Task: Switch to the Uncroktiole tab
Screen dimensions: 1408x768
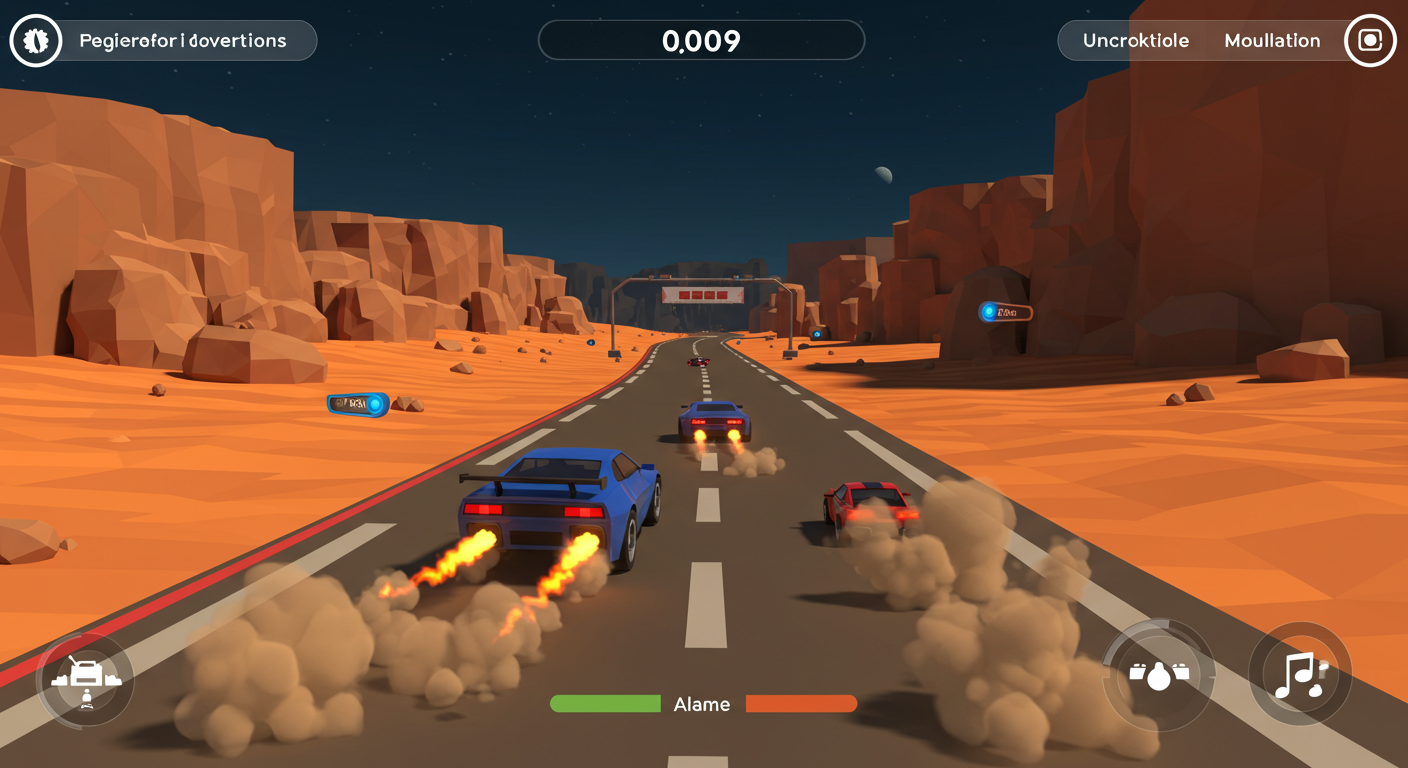Action: 1135,40
